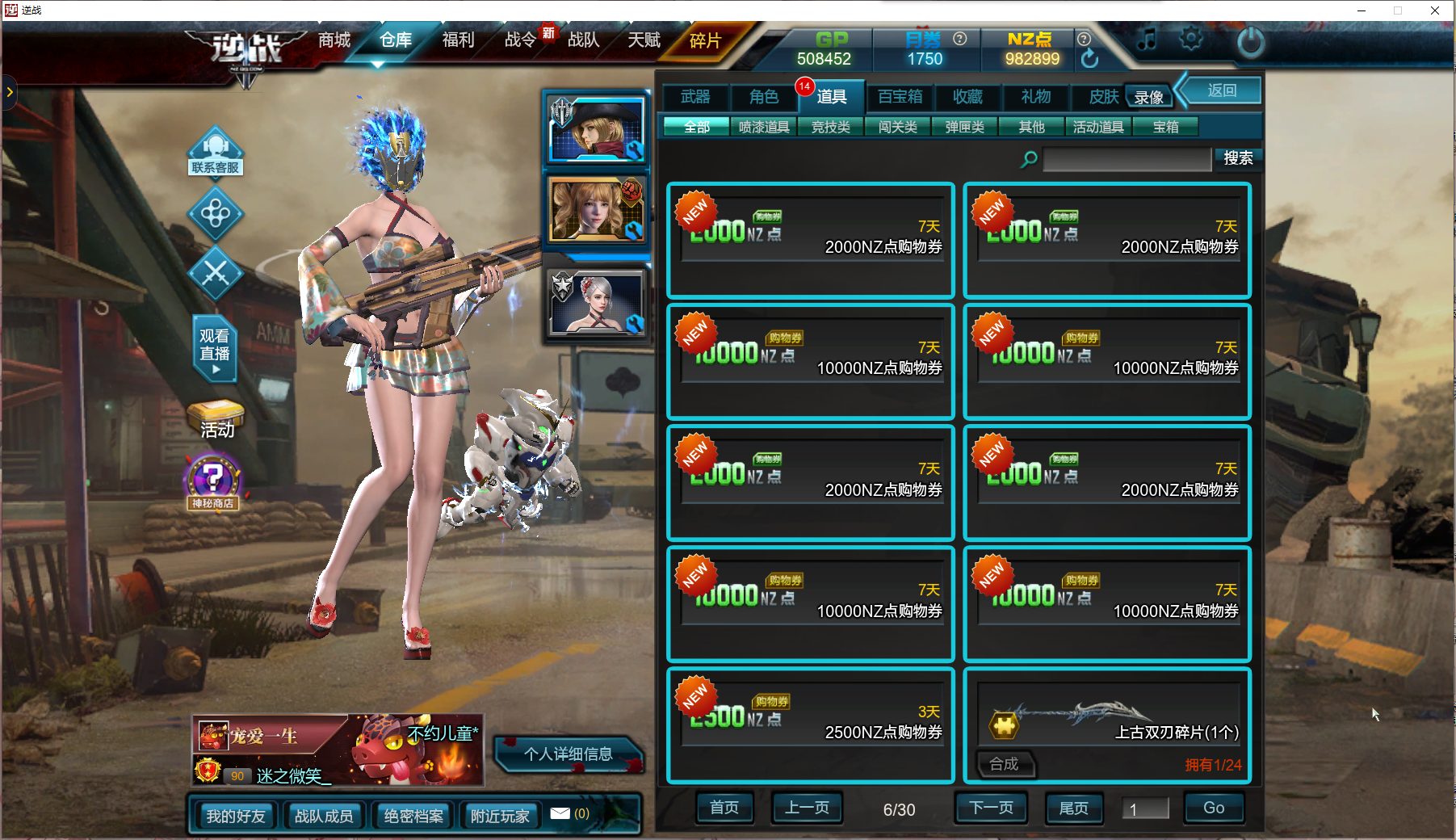Switch to the 角色 characters tab
This screenshot has width=1456, height=840.
pyautogui.click(x=763, y=97)
